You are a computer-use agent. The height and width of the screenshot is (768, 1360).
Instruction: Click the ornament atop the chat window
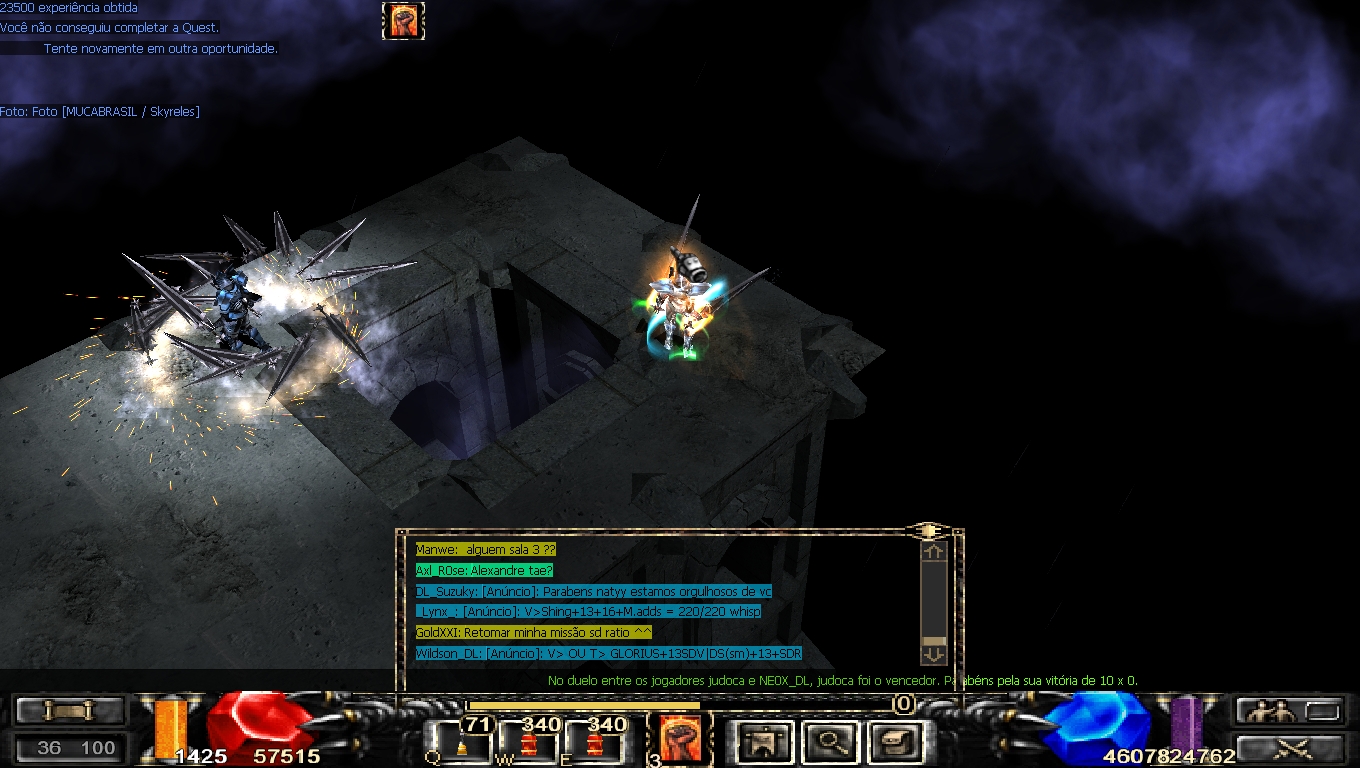pos(928,531)
